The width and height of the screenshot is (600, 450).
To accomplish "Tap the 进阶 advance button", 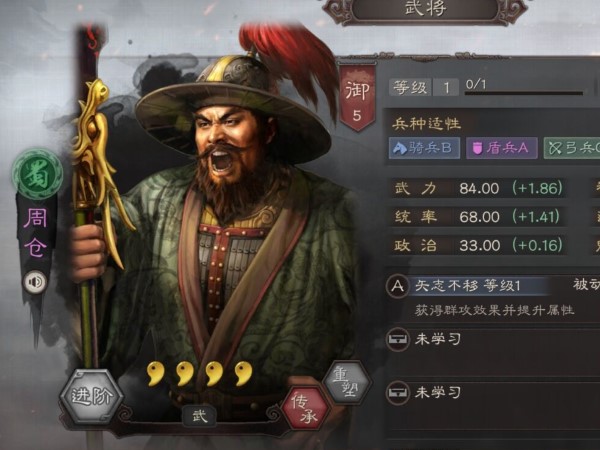I will point(90,396).
